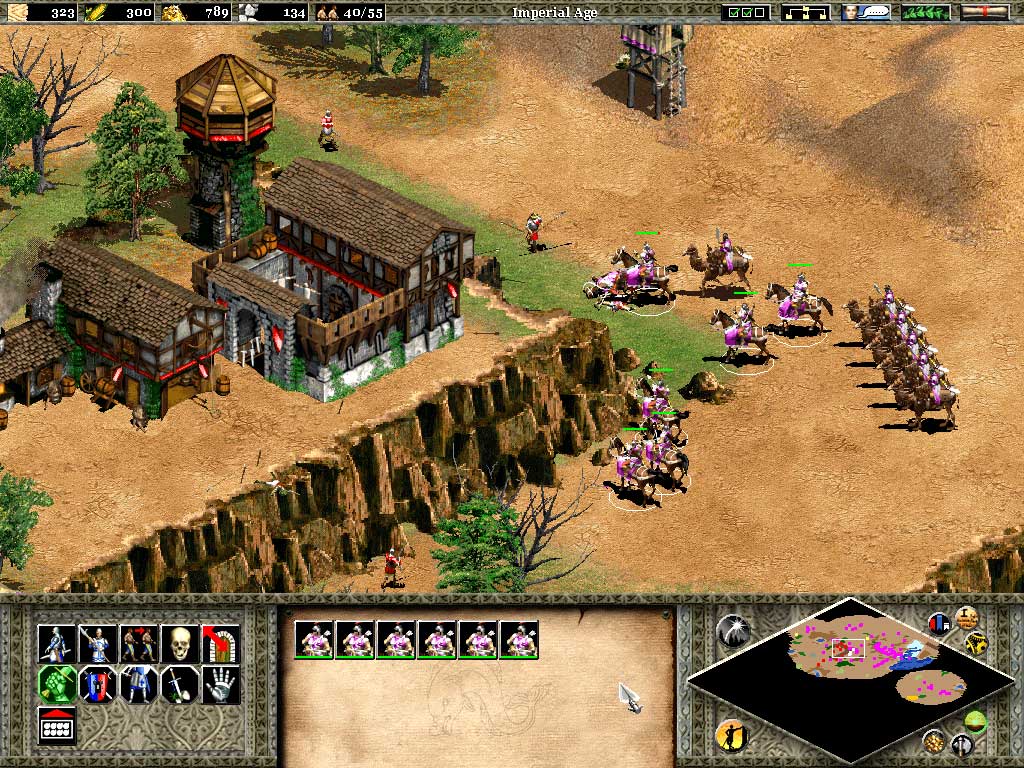Open the diplomacy laurel button

tap(925, 13)
